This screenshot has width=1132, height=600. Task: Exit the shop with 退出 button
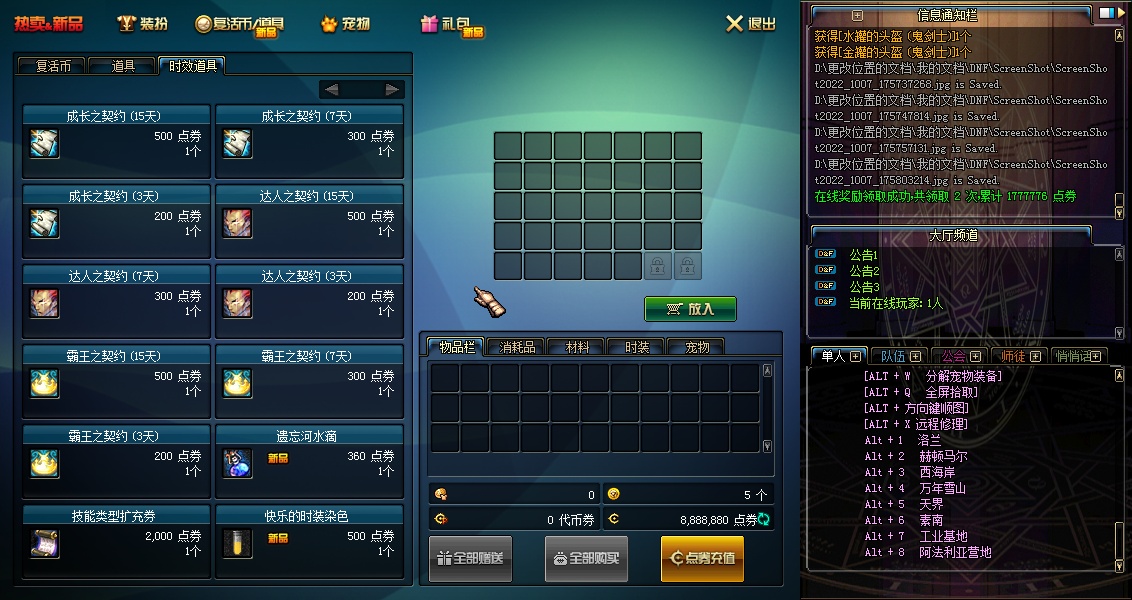point(750,24)
